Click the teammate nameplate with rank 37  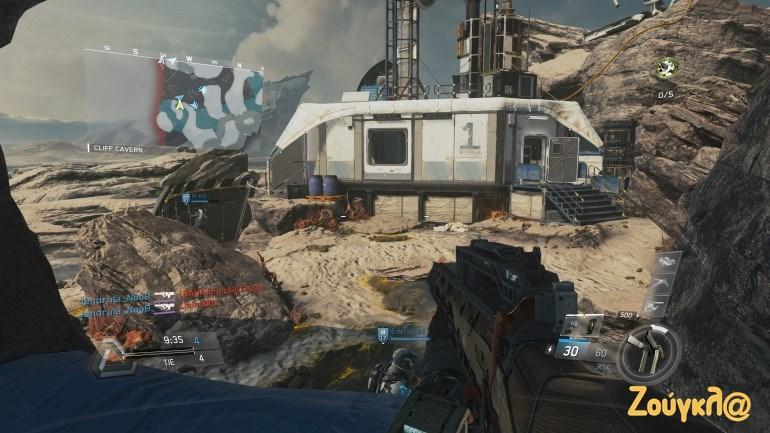click(402, 332)
